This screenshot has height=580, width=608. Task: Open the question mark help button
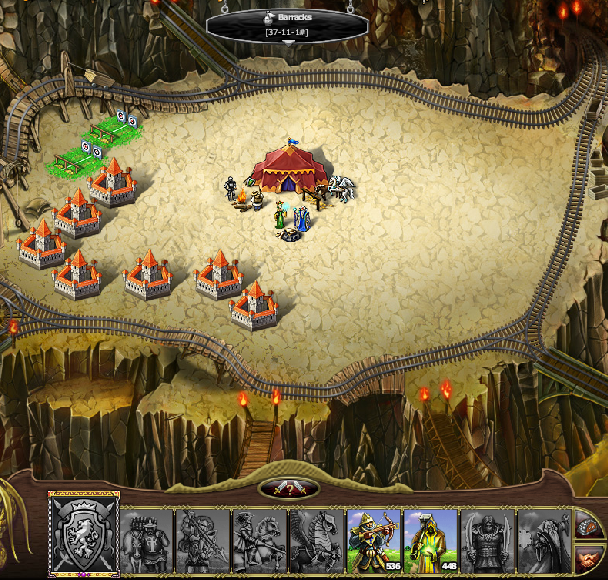[x=290, y=489]
